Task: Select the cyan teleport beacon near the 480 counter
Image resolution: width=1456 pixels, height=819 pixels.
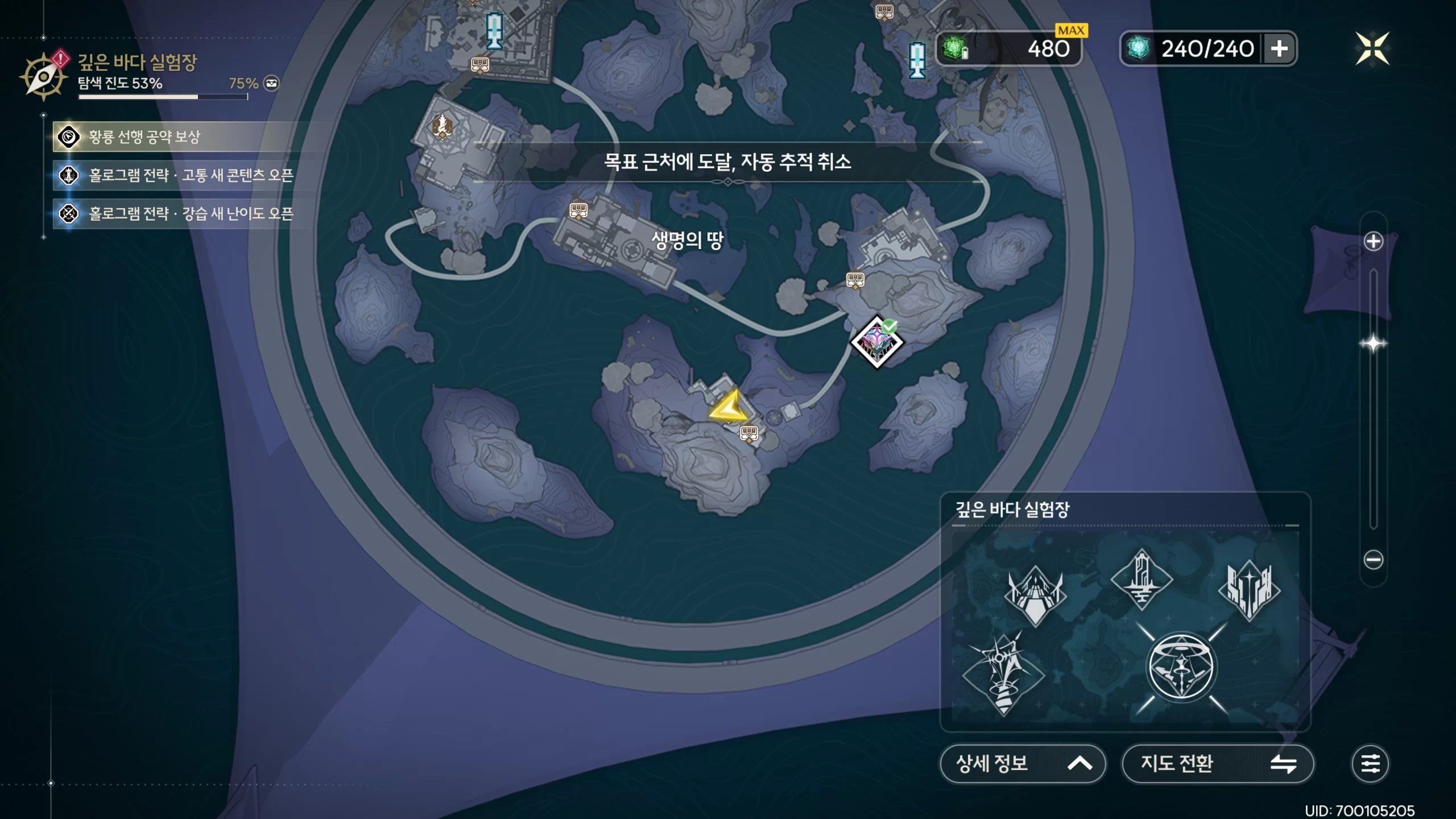Action: click(x=916, y=60)
